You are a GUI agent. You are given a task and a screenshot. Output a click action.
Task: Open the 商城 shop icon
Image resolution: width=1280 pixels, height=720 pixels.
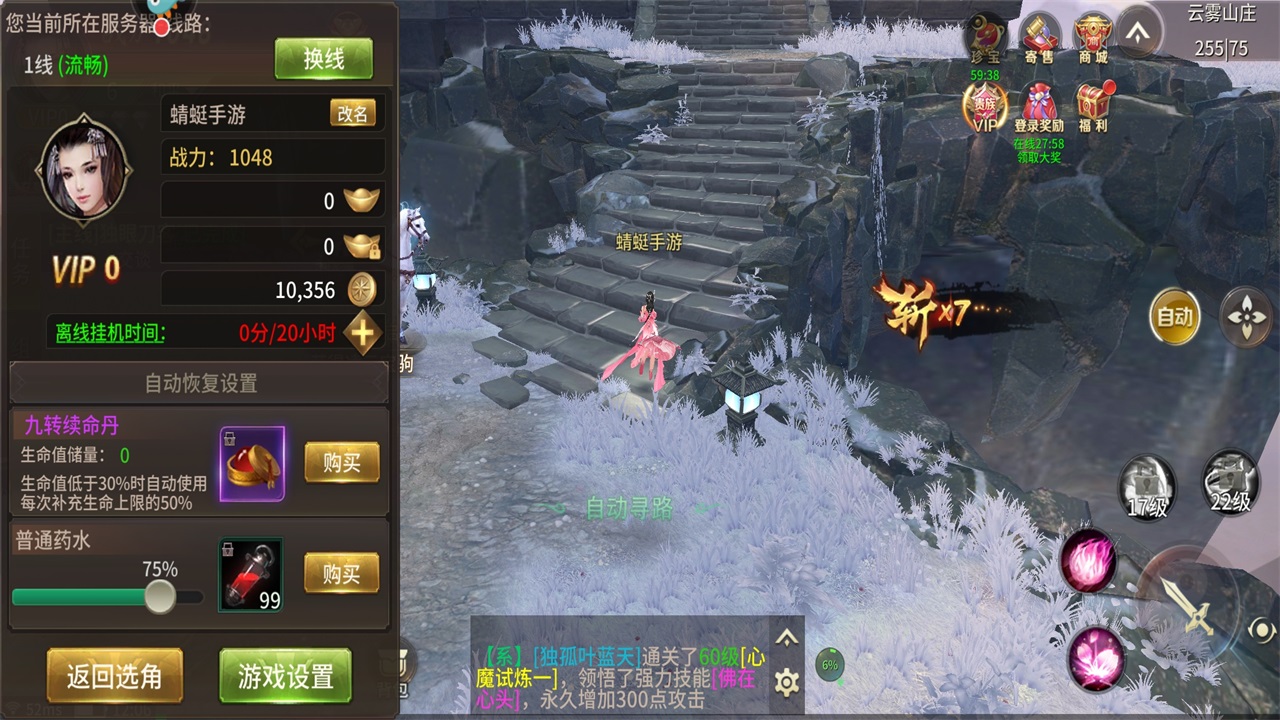pyautogui.click(x=1092, y=40)
